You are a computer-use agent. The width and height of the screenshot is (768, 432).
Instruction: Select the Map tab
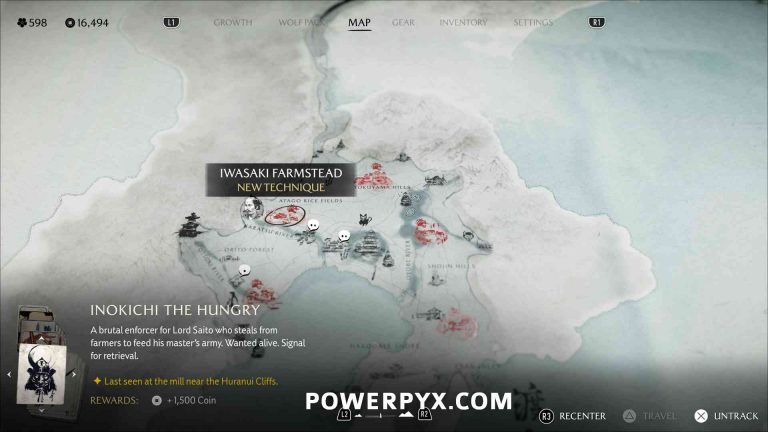[359, 22]
